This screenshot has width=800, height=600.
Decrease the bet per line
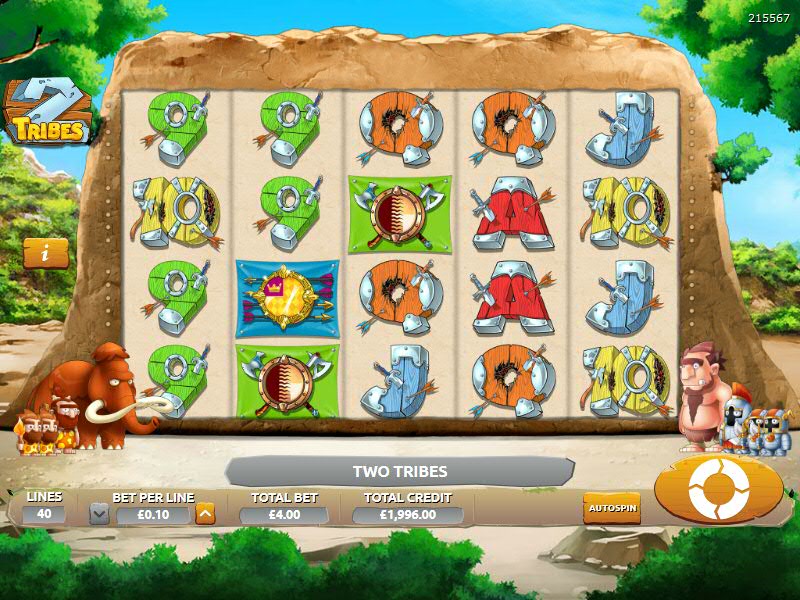pyautogui.click(x=99, y=514)
